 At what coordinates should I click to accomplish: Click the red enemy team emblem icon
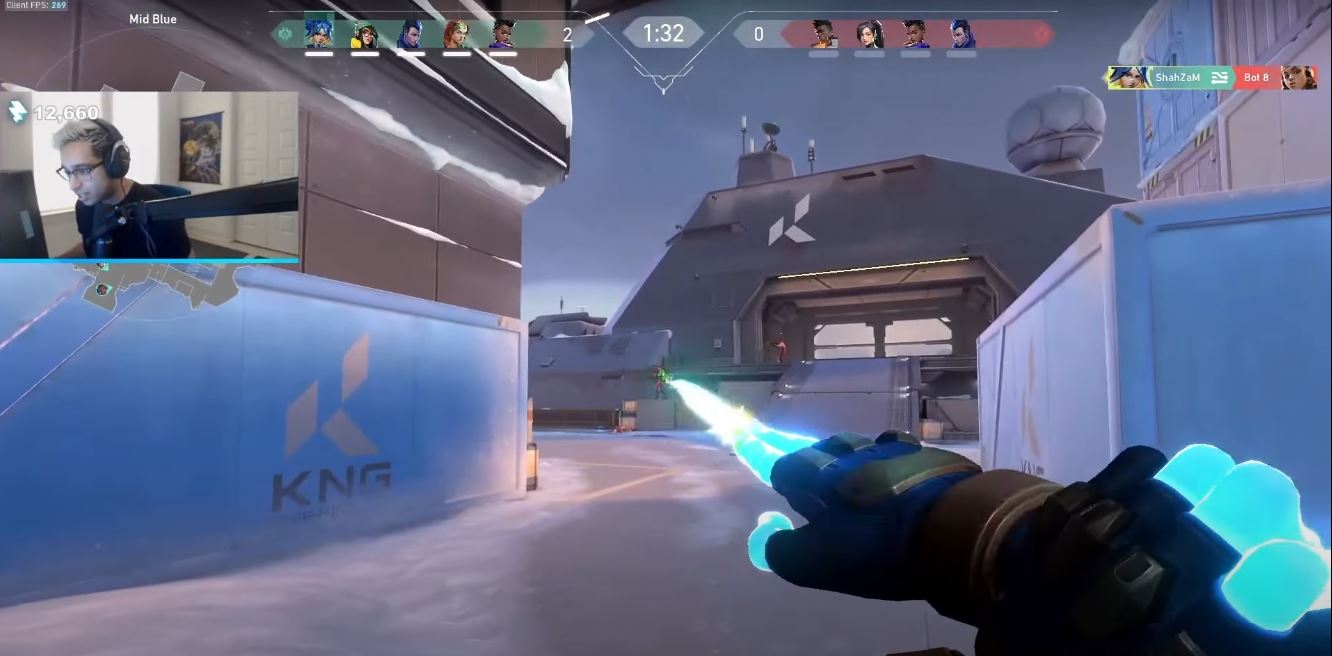tap(1042, 35)
